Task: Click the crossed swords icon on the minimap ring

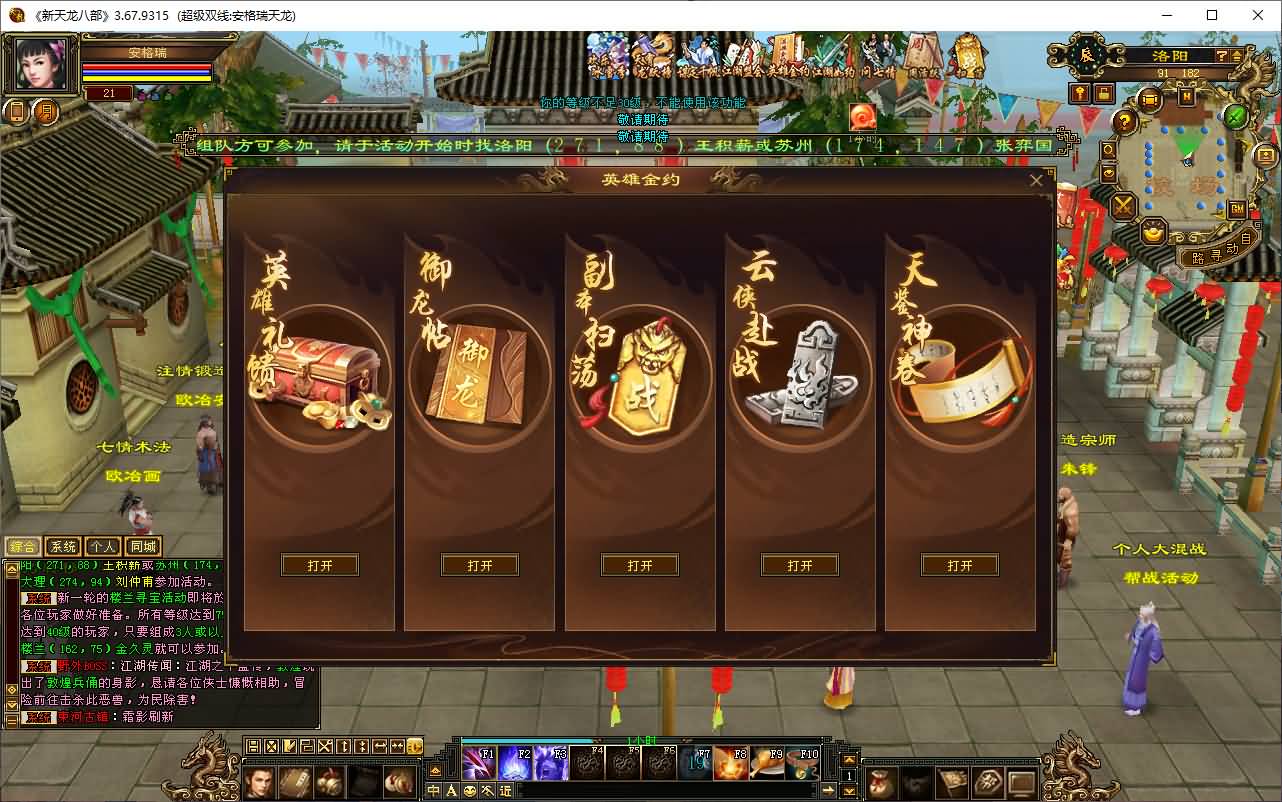Action: coord(1122,206)
